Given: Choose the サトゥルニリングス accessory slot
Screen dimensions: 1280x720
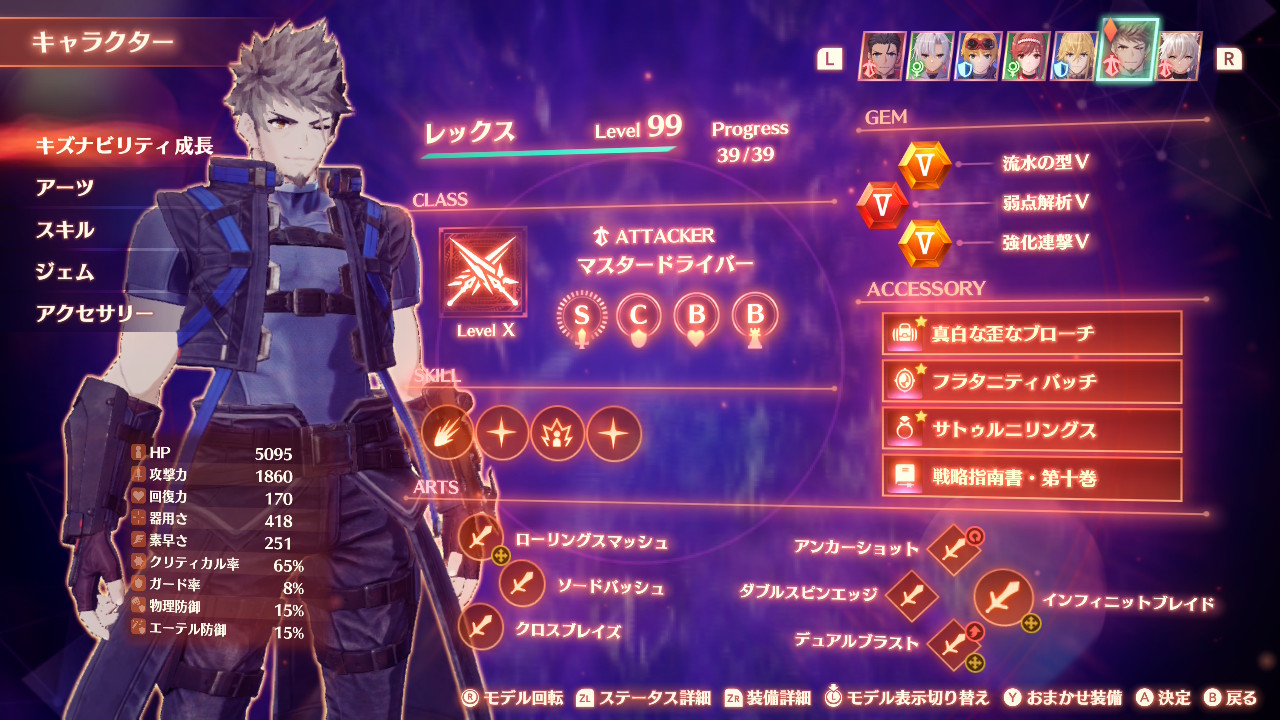Looking at the screenshot, I should click(1031, 430).
